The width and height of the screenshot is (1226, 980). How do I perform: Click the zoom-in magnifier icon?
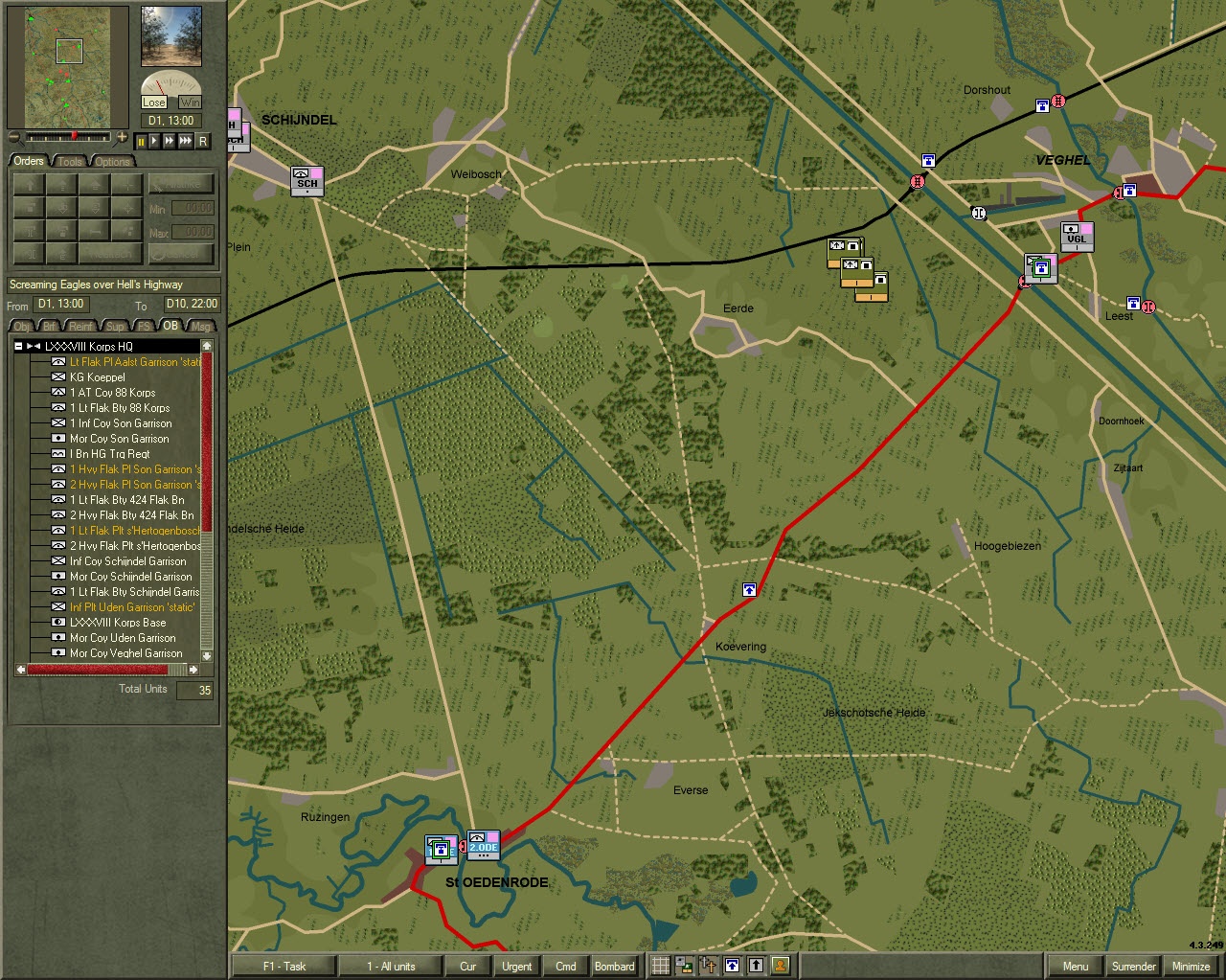(123, 136)
